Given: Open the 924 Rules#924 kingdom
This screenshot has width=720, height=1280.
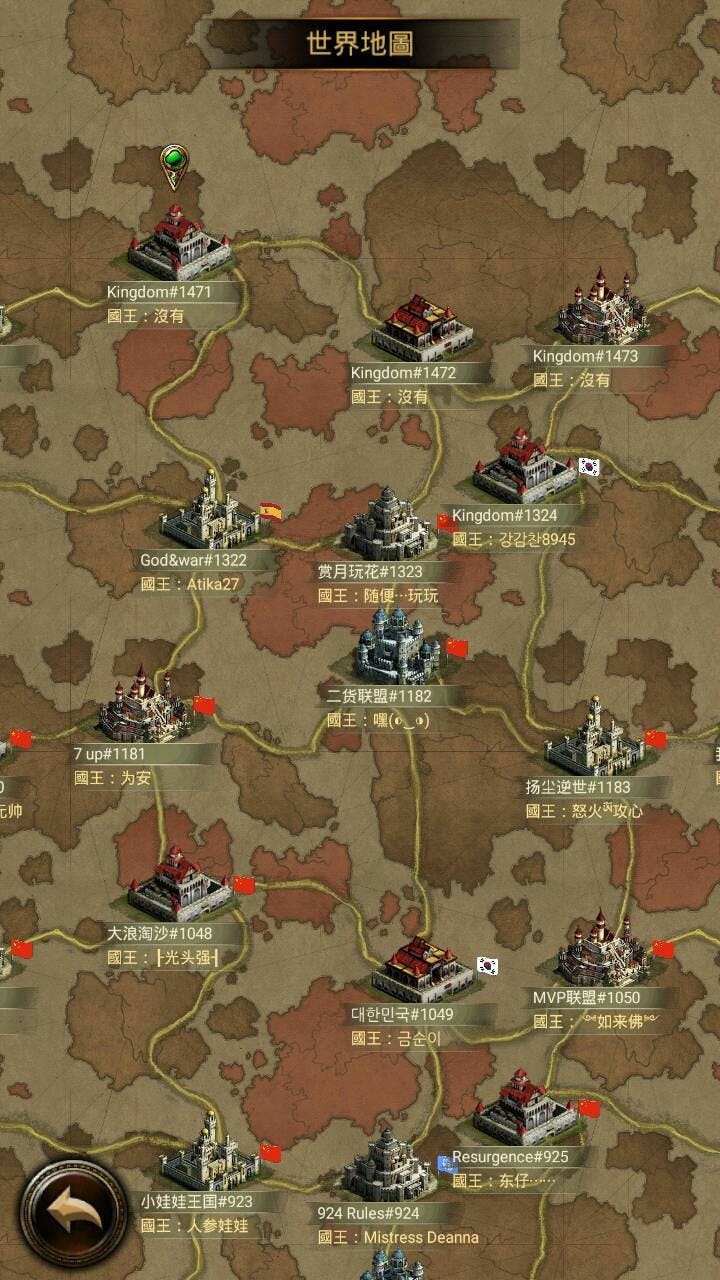Looking at the screenshot, I should 388,1165.
